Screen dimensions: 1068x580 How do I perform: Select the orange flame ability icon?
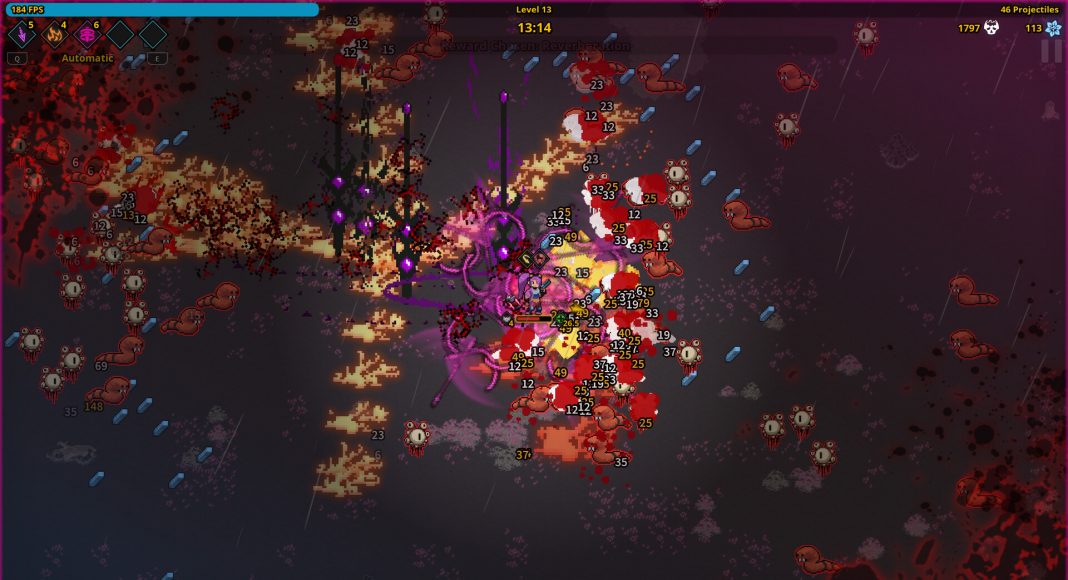point(54,35)
